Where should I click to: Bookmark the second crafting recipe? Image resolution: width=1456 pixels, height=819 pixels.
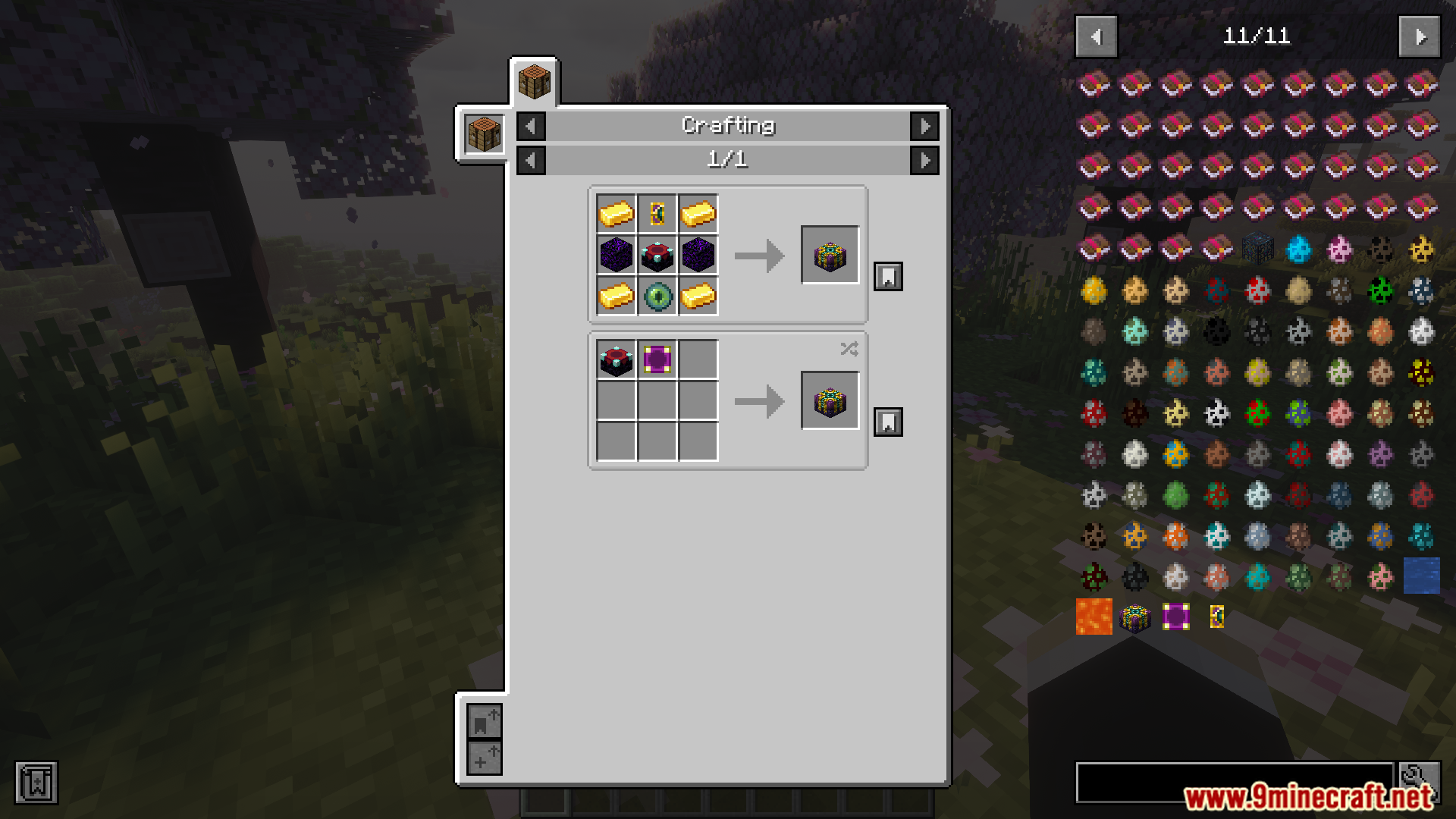pyautogui.click(x=887, y=422)
